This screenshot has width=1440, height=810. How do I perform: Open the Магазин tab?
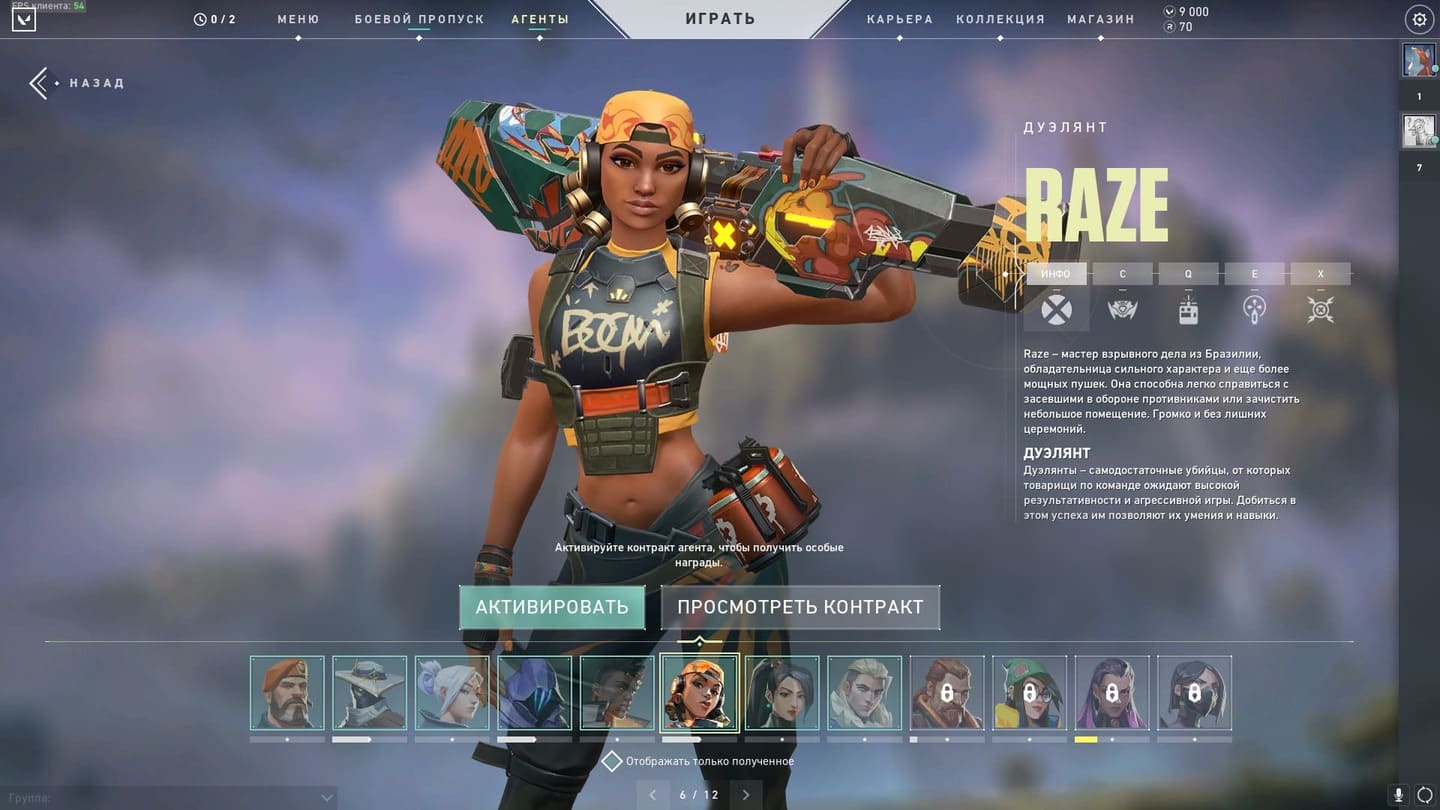1100,19
